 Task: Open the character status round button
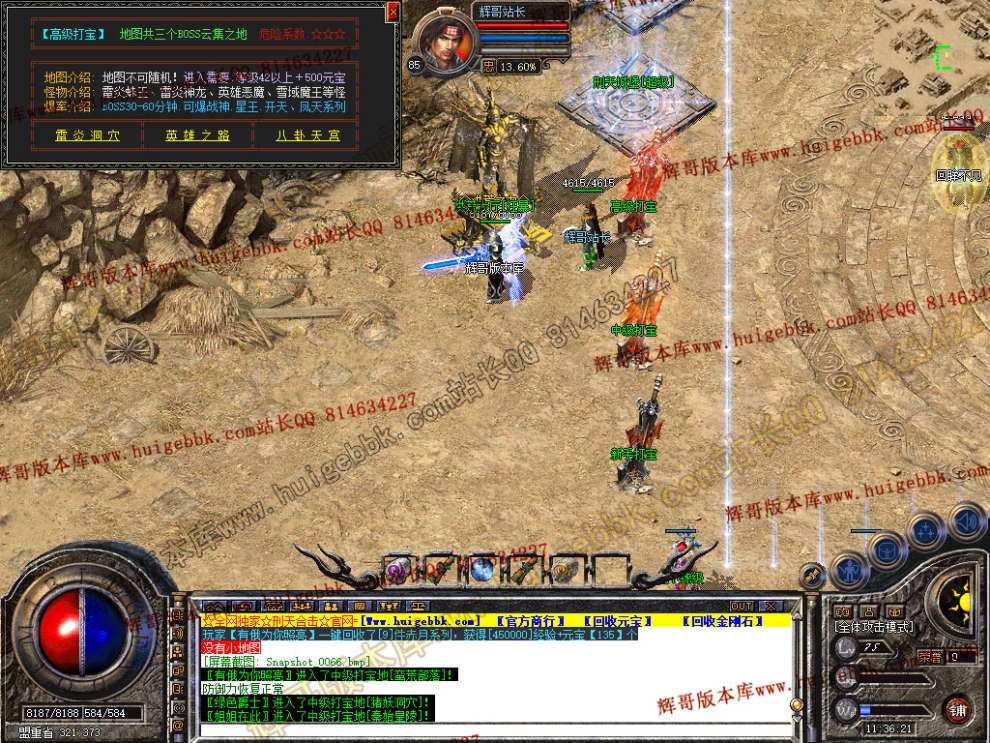pos(849,571)
